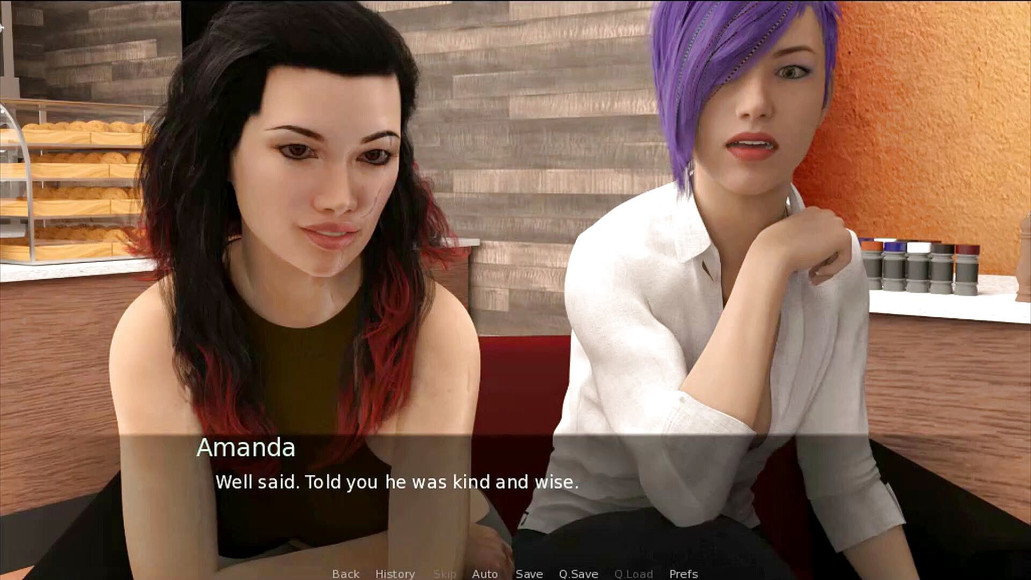Open the dialogue History log
Viewport: 1031px width, 580px height.
tap(395, 574)
